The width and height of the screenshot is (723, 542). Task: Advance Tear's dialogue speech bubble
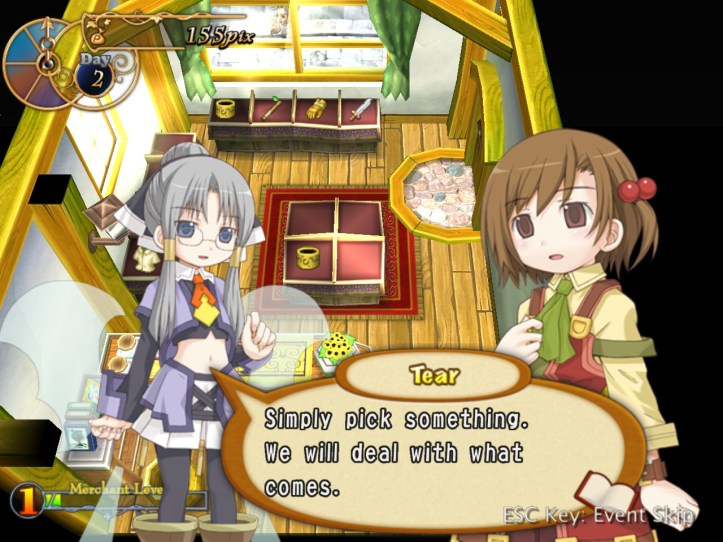tap(430, 452)
